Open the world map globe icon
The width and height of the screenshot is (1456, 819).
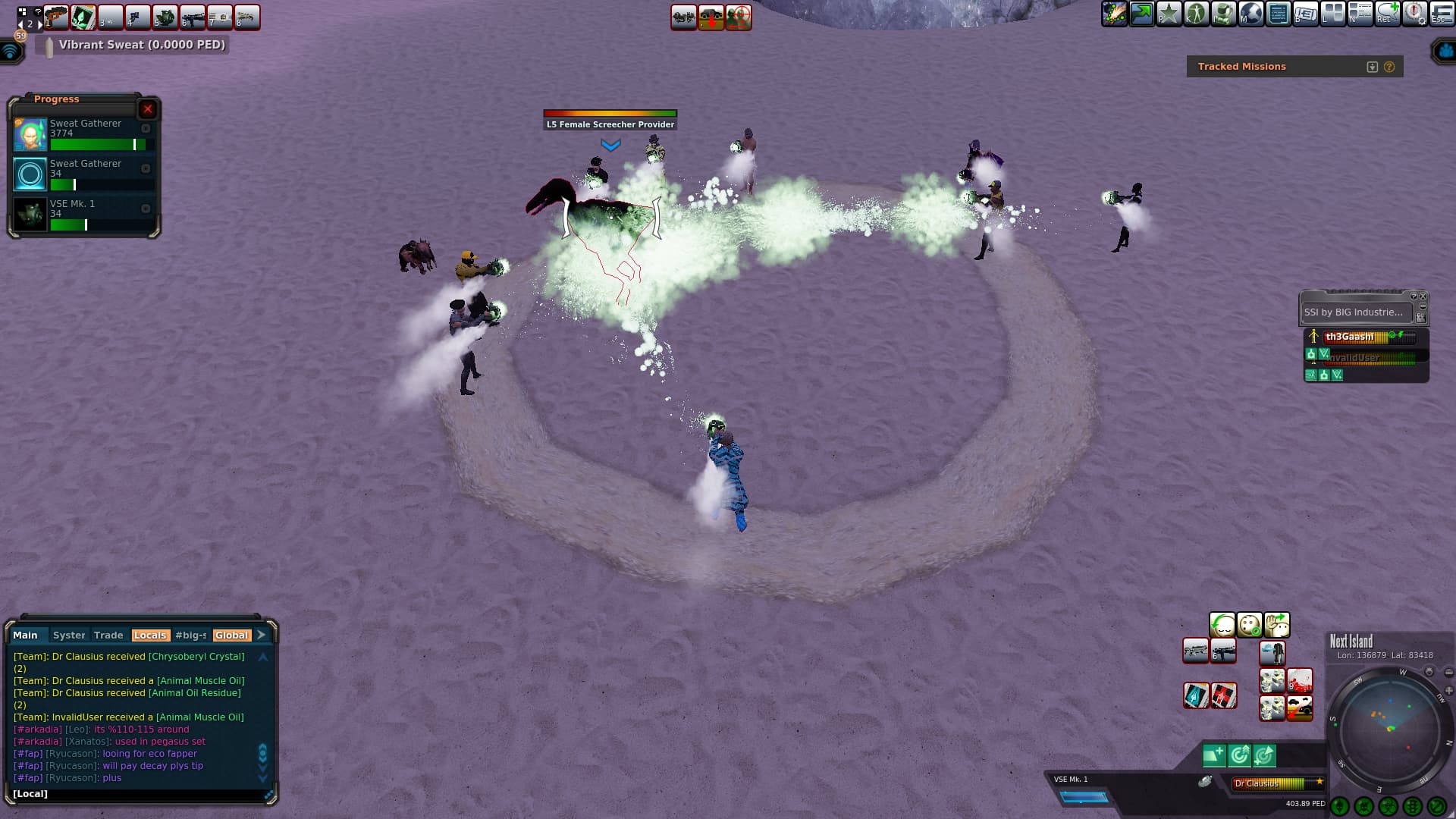pyautogui.click(x=1251, y=14)
